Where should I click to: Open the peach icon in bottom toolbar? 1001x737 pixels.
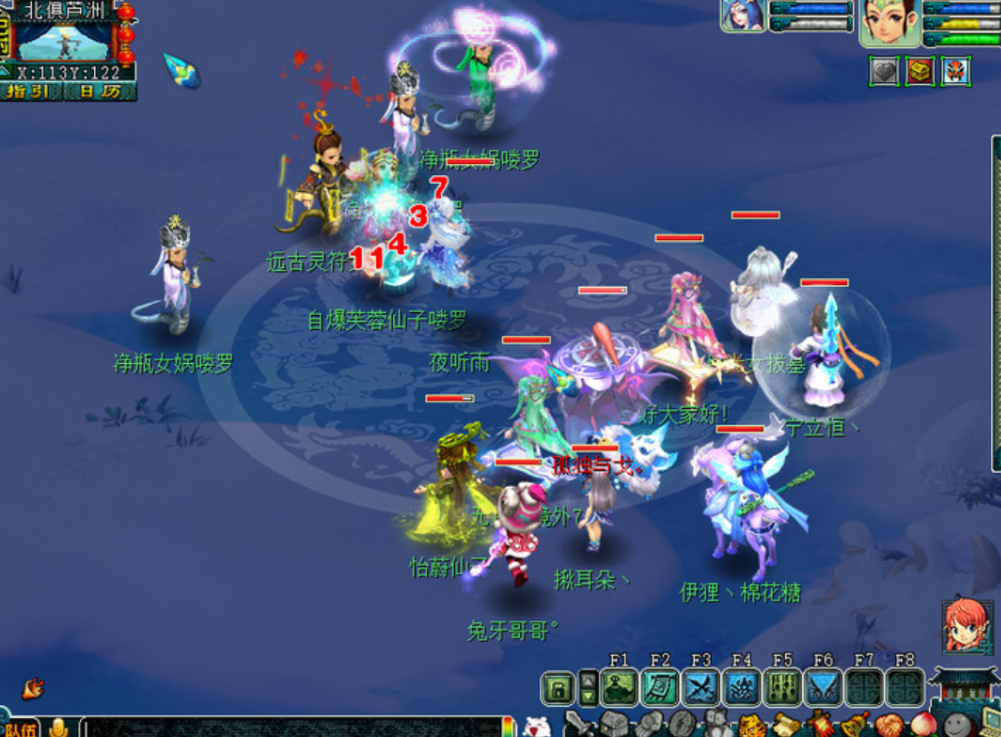pos(921,724)
